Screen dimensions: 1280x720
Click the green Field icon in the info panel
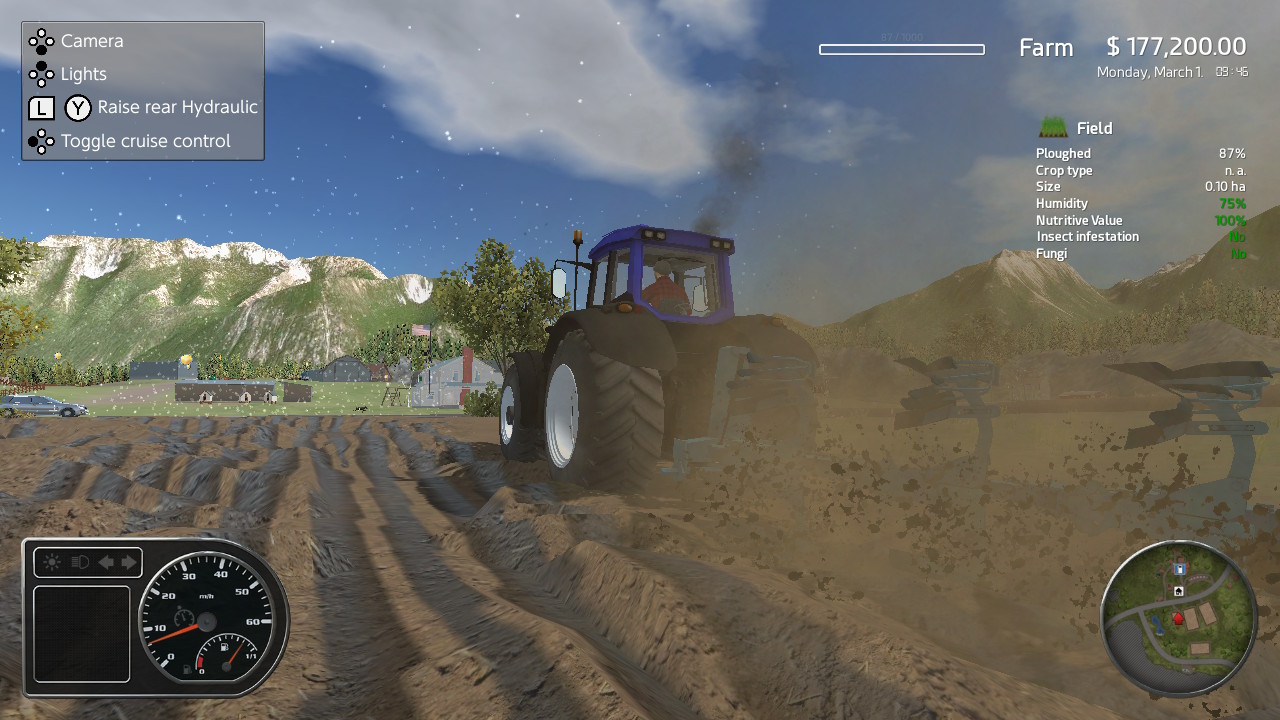[x=1052, y=127]
